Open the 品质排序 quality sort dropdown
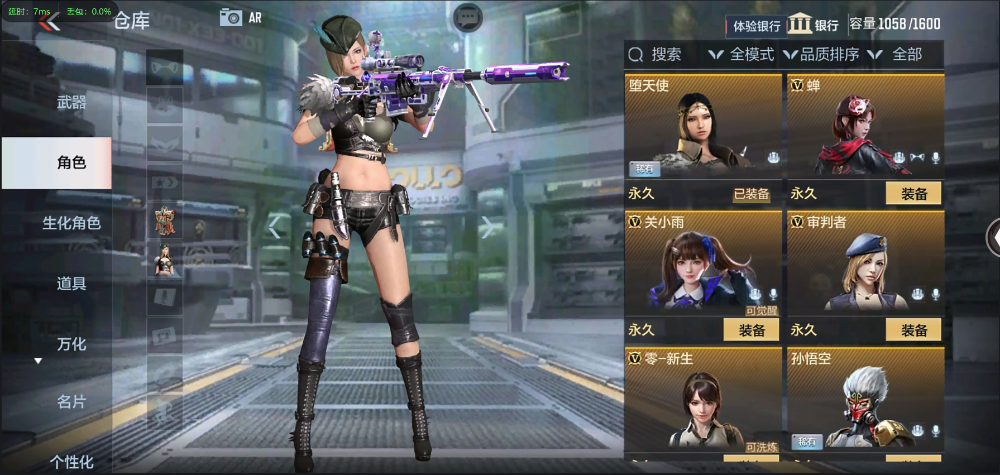Screen dimensions: 1000x475 coord(821,54)
